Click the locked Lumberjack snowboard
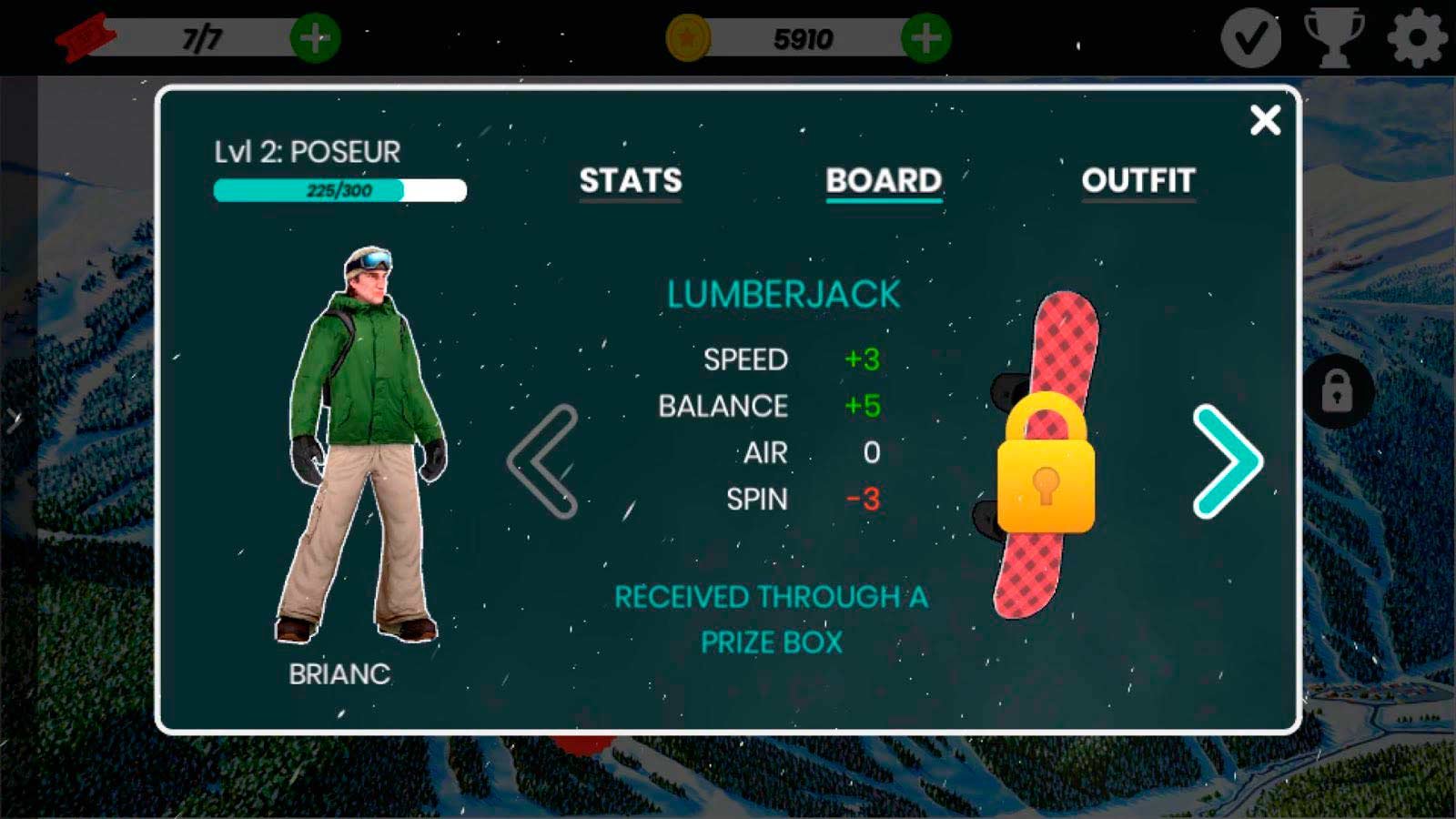Screen dimensions: 1456x819 coord(1046,455)
